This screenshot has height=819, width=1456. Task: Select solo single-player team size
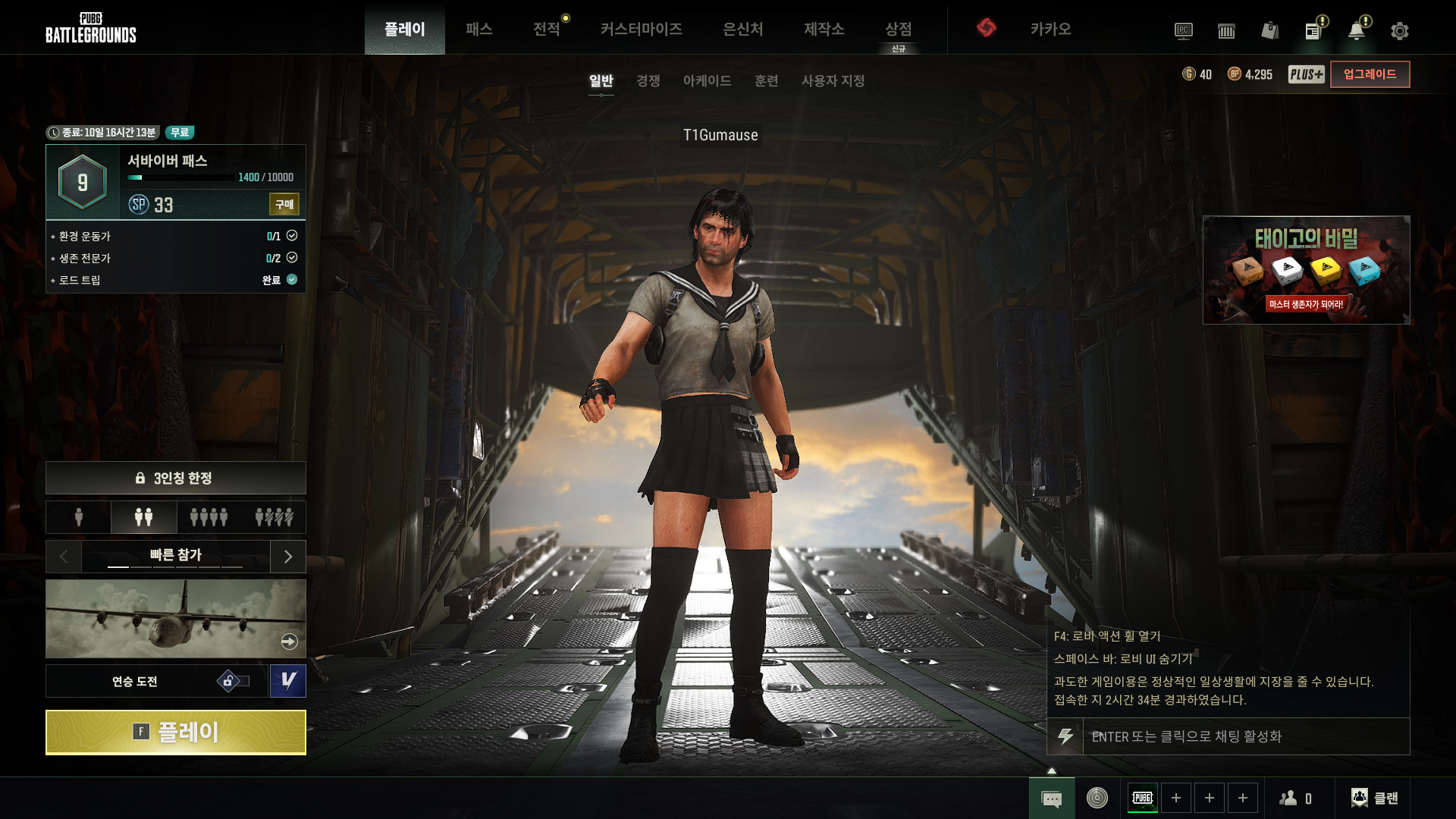click(79, 517)
